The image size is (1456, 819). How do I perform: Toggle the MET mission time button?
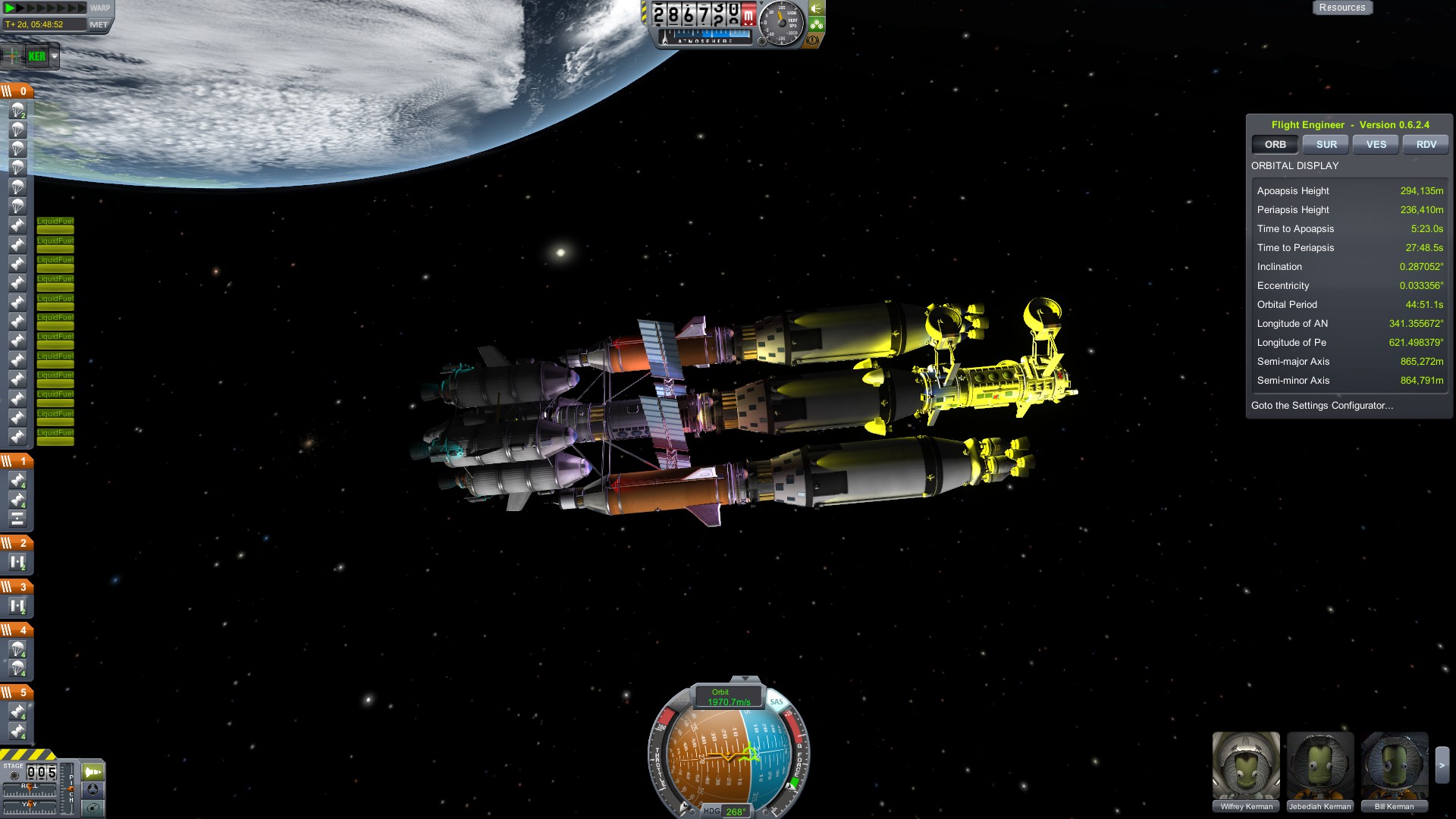[99, 24]
